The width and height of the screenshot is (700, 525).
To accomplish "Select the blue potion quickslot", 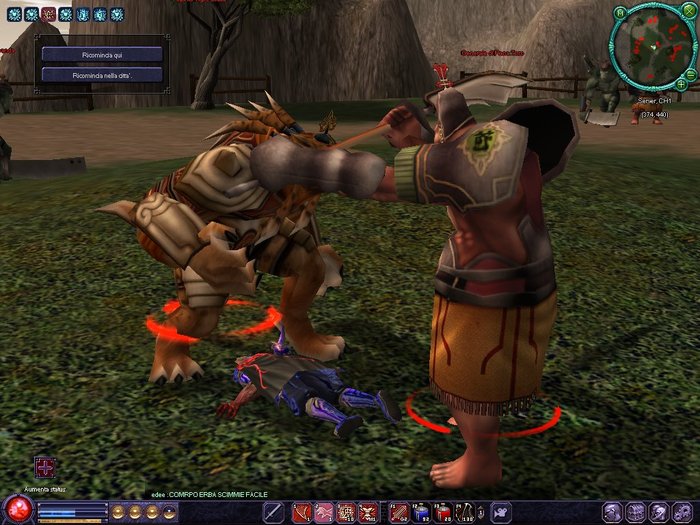I will pyautogui.click(x=420, y=512).
